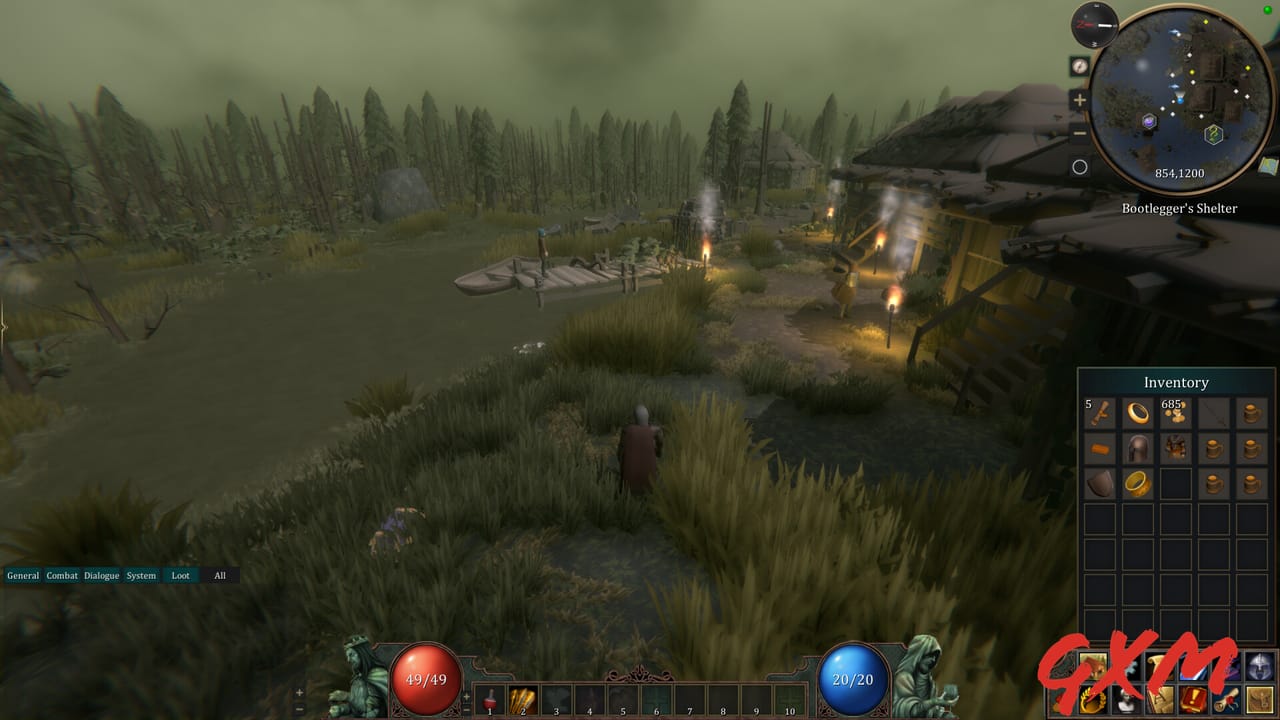1280x720 pixels.
Task: Pick the golden ring in the inventory
Action: coord(1139,414)
